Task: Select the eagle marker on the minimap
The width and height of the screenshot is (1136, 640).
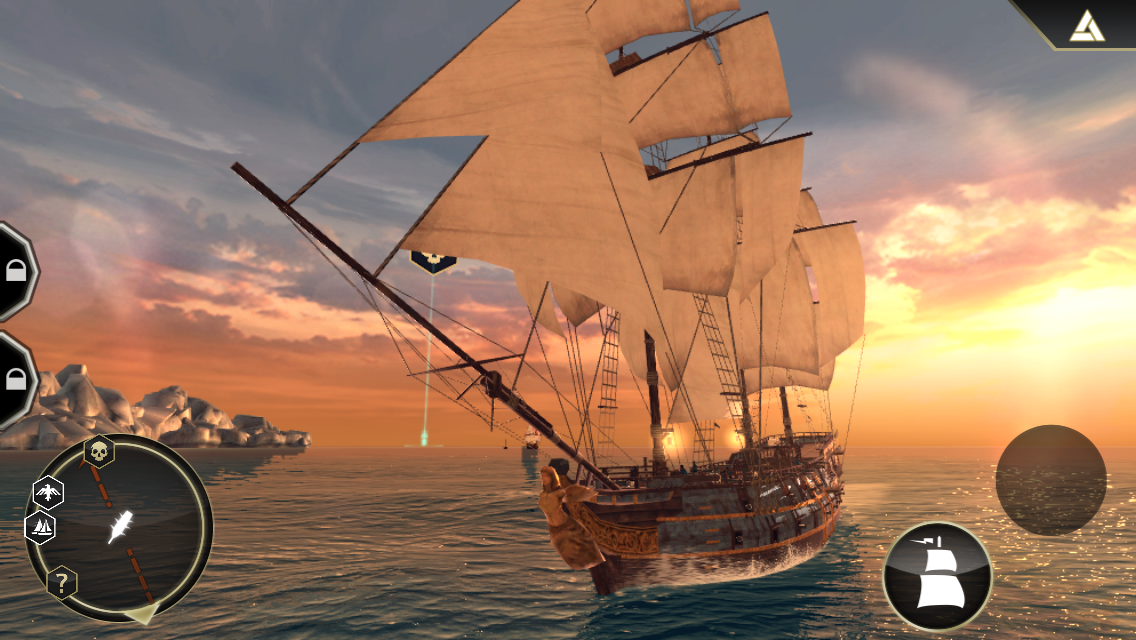Action: [48, 492]
